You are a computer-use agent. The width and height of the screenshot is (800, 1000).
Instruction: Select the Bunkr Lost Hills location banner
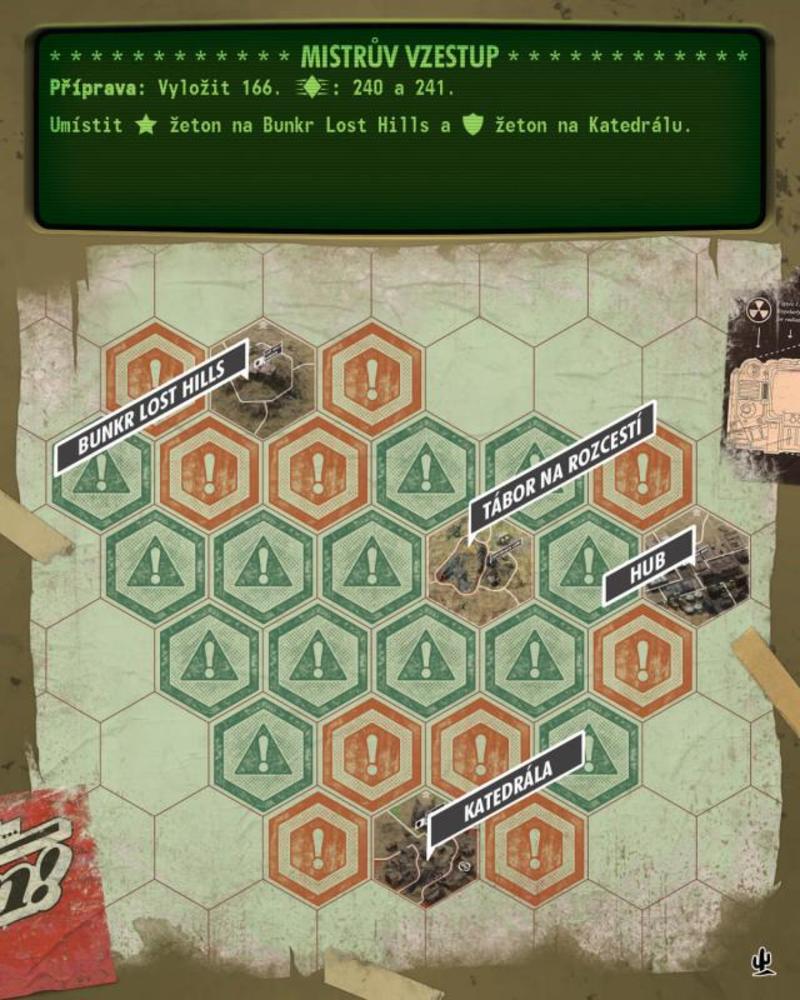coord(151,406)
